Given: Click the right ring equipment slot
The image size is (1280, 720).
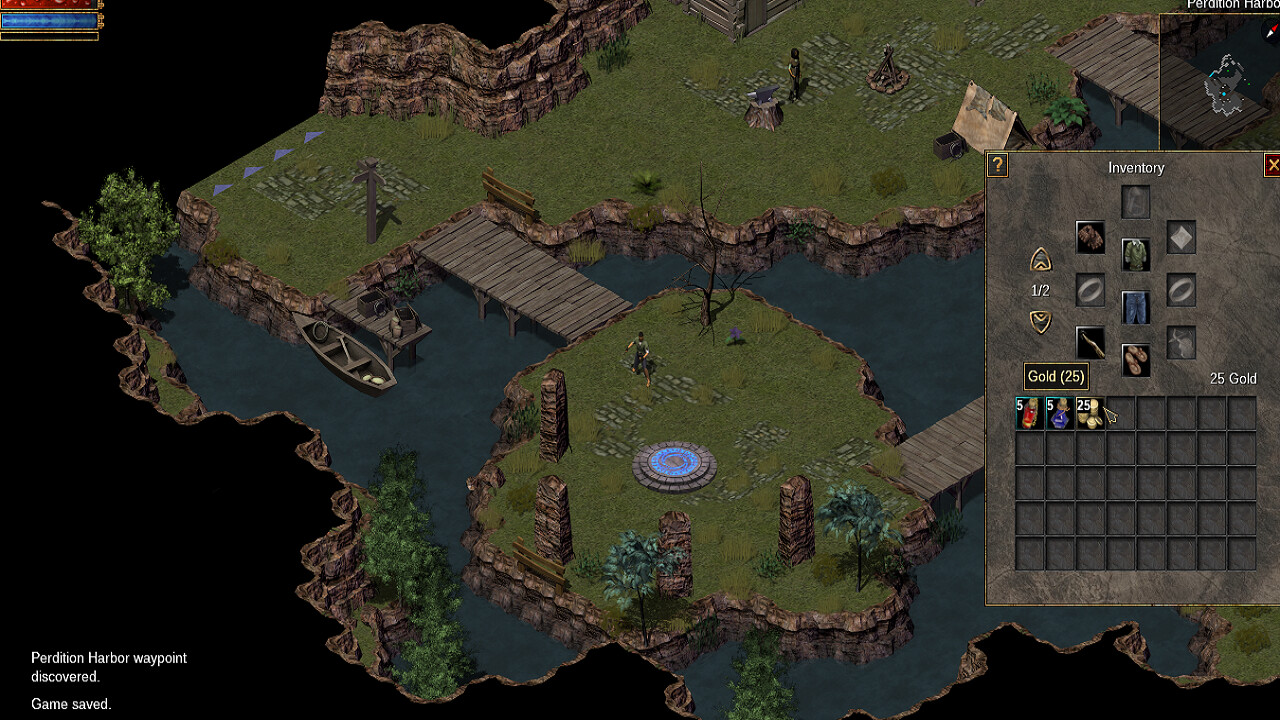Looking at the screenshot, I should pyautogui.click(x=1180, y=289).
